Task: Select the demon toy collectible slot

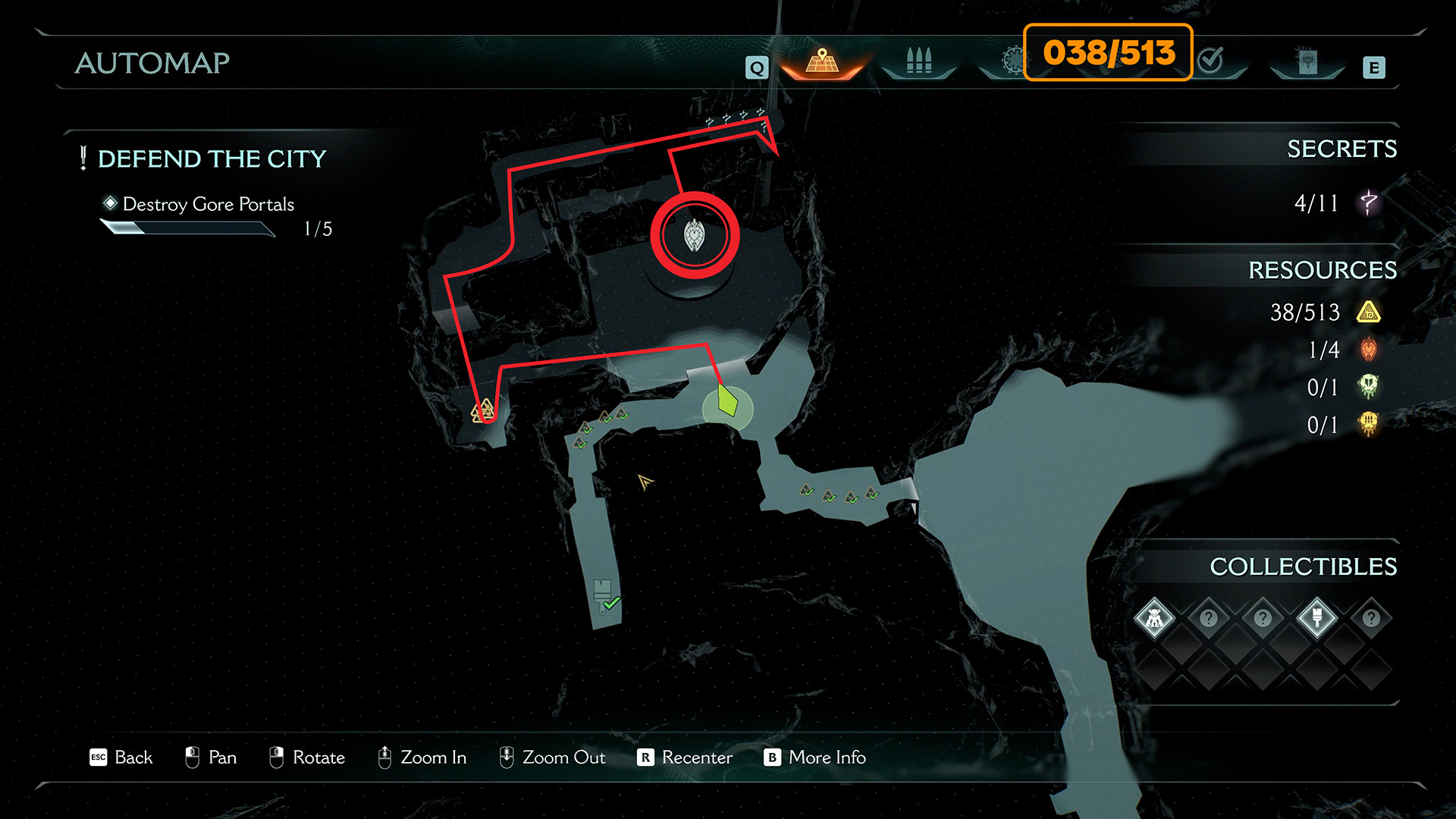Action: click(1154, 618)
